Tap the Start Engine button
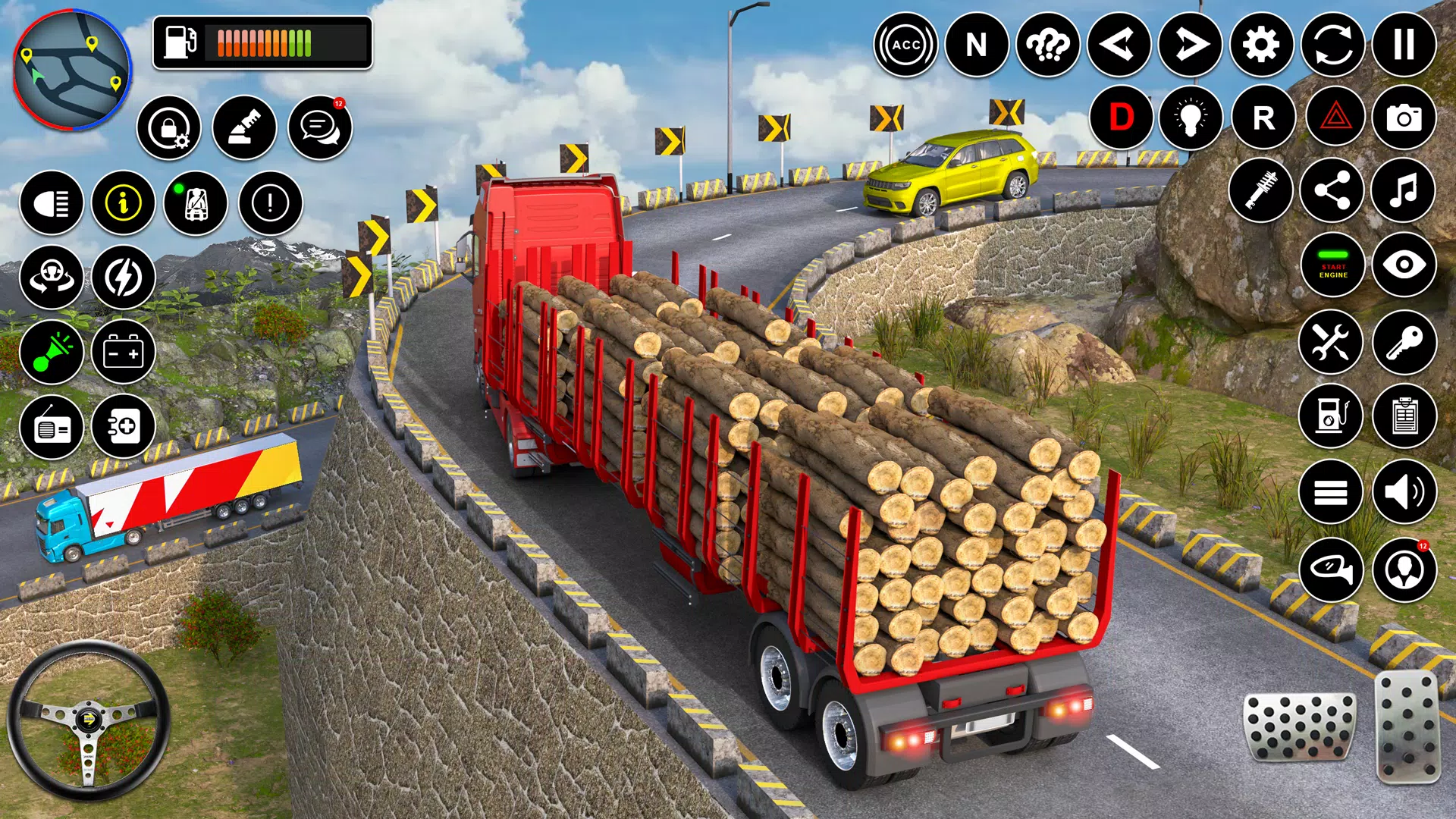Viewport: 1456px width, 819px height. (x=1333, y=265)
